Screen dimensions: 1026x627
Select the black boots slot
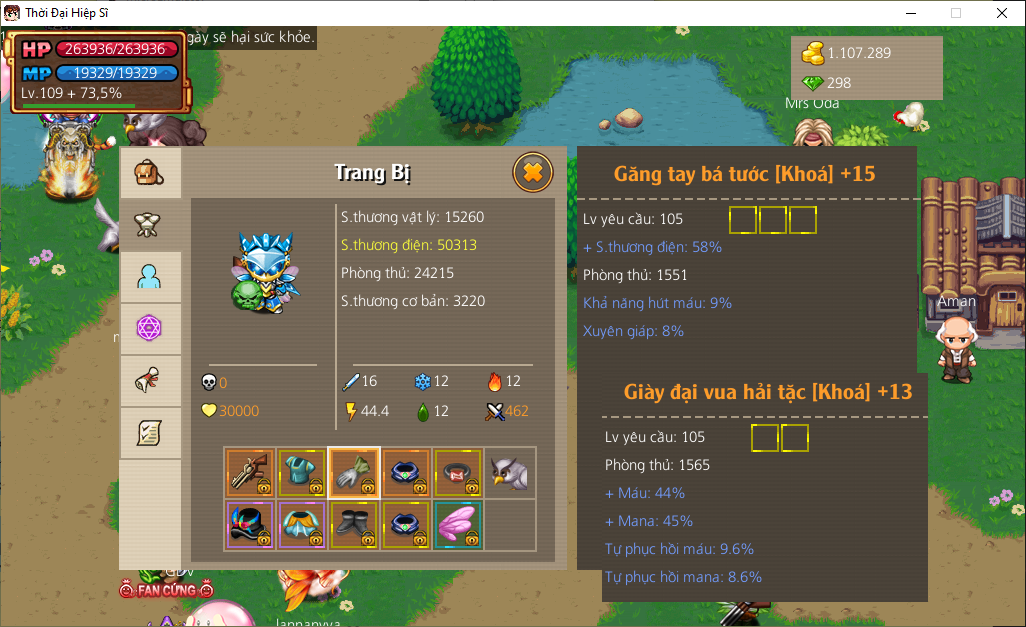(354, 524)
